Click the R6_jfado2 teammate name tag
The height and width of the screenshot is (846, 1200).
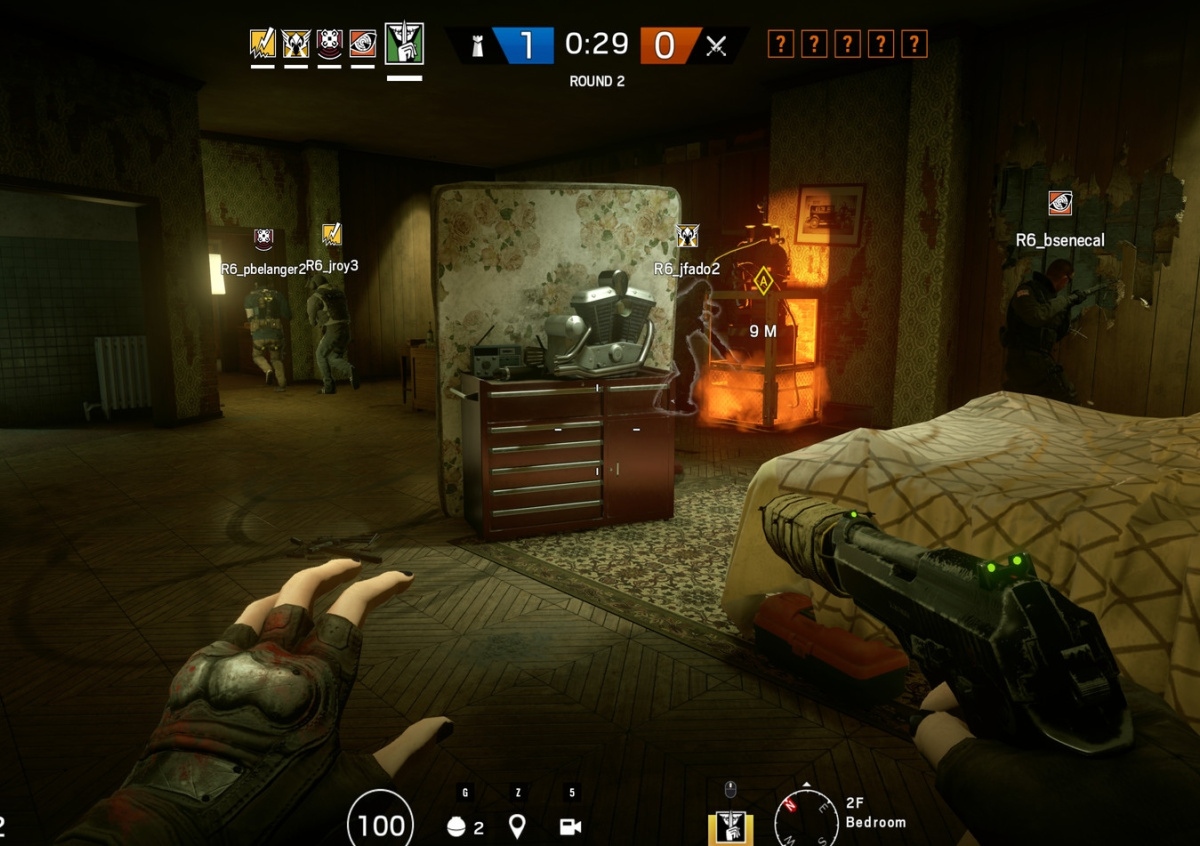tap(687, 269)
